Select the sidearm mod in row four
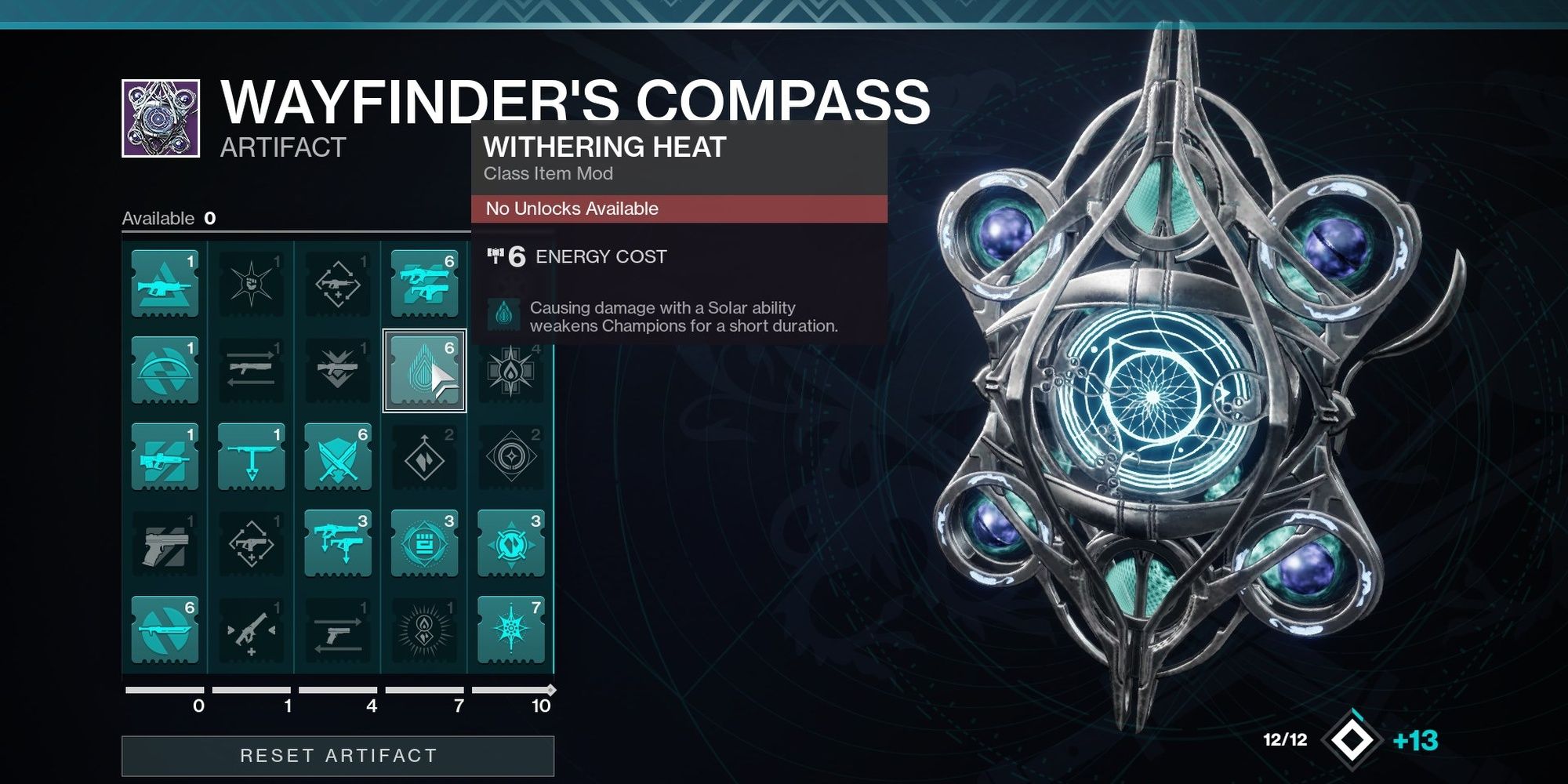1568x784 pixels. [165, 545]
